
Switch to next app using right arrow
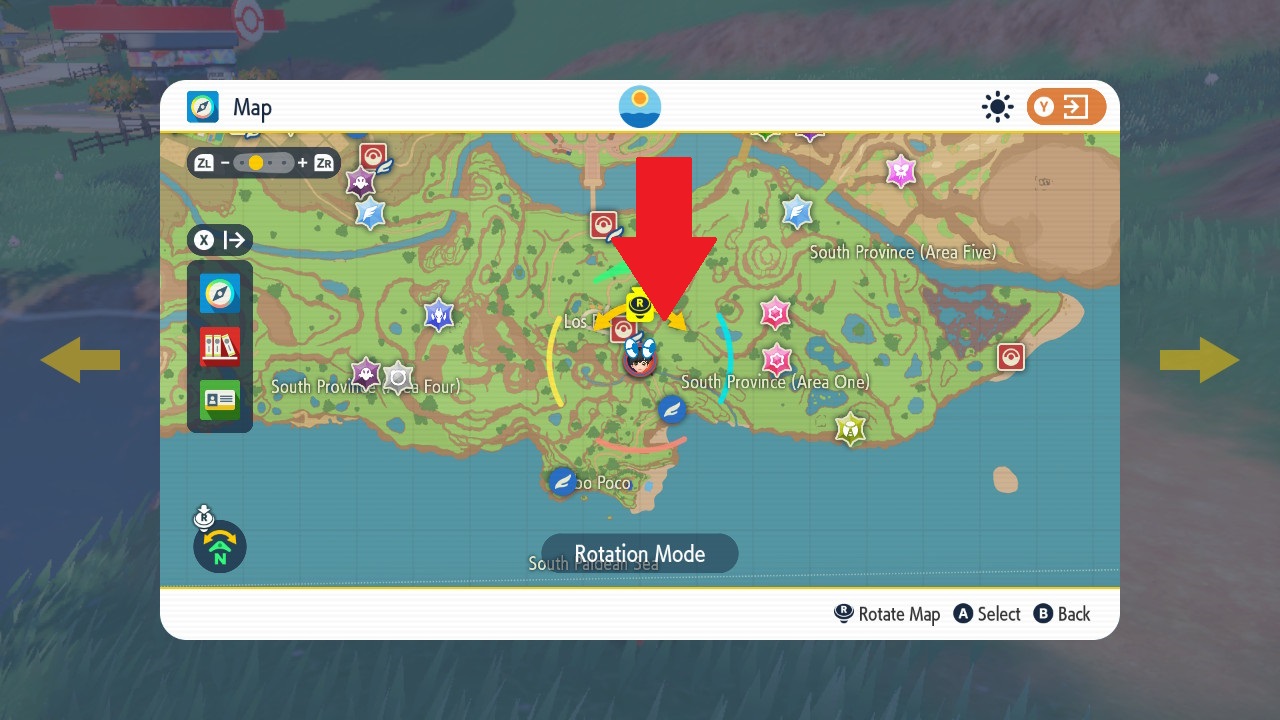(x=1199, y=360)
